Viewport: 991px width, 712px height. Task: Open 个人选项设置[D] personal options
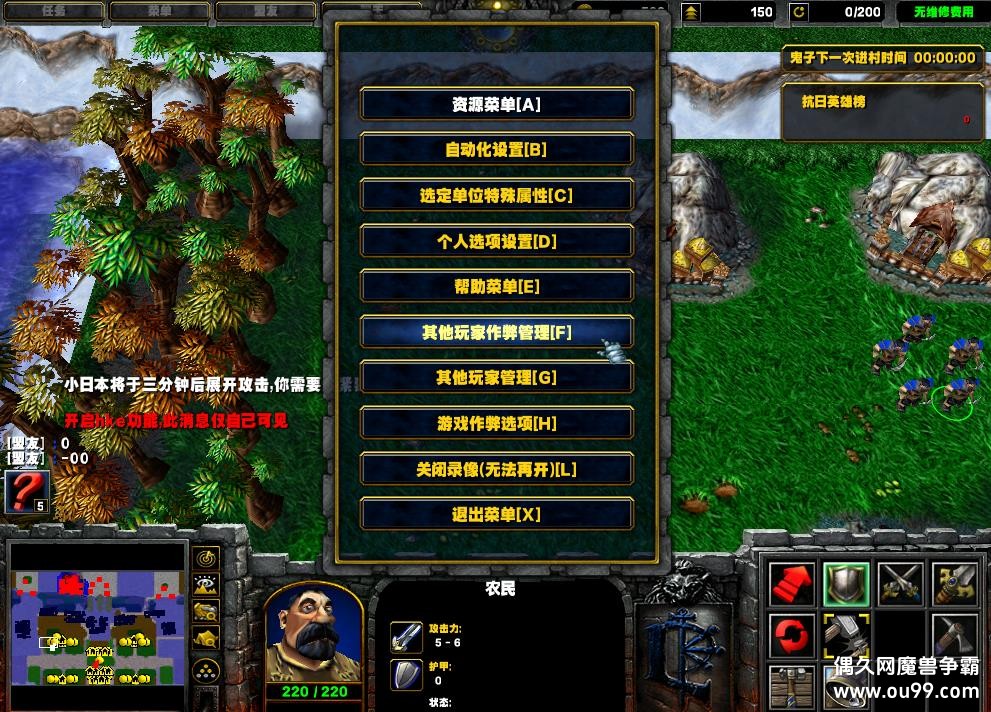[x=496, y=241]
